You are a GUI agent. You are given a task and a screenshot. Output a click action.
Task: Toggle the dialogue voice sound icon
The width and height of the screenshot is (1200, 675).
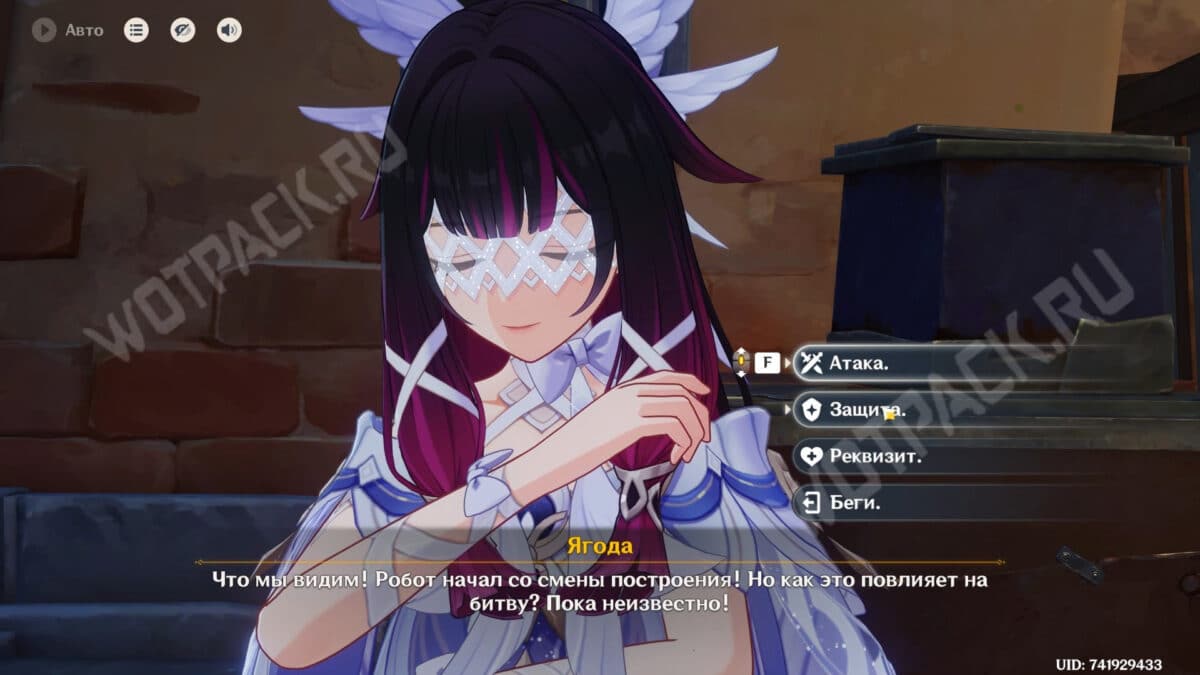coord(229,30)
